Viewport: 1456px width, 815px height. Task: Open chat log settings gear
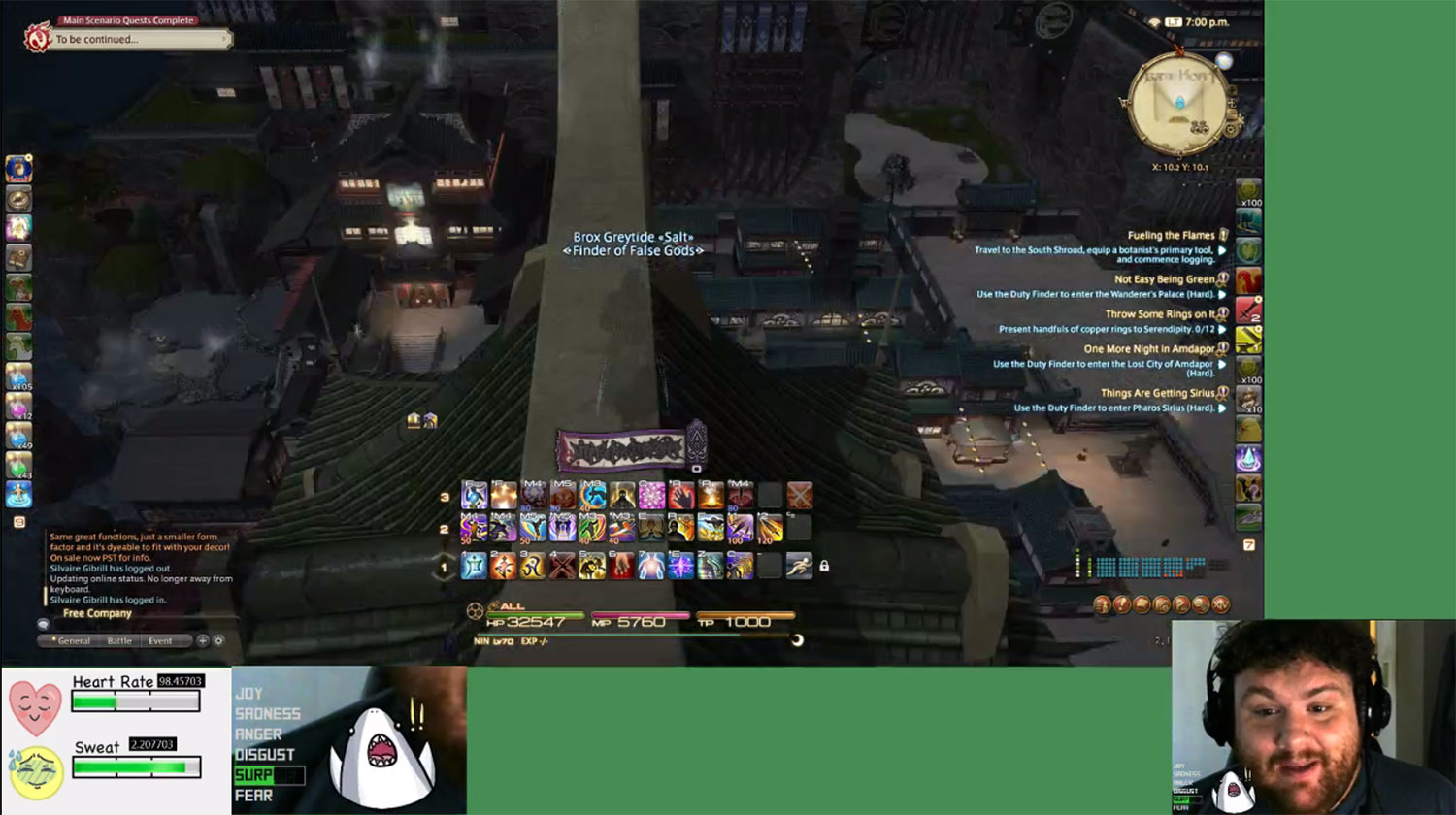pyautogui.click(x=218, y=640)
